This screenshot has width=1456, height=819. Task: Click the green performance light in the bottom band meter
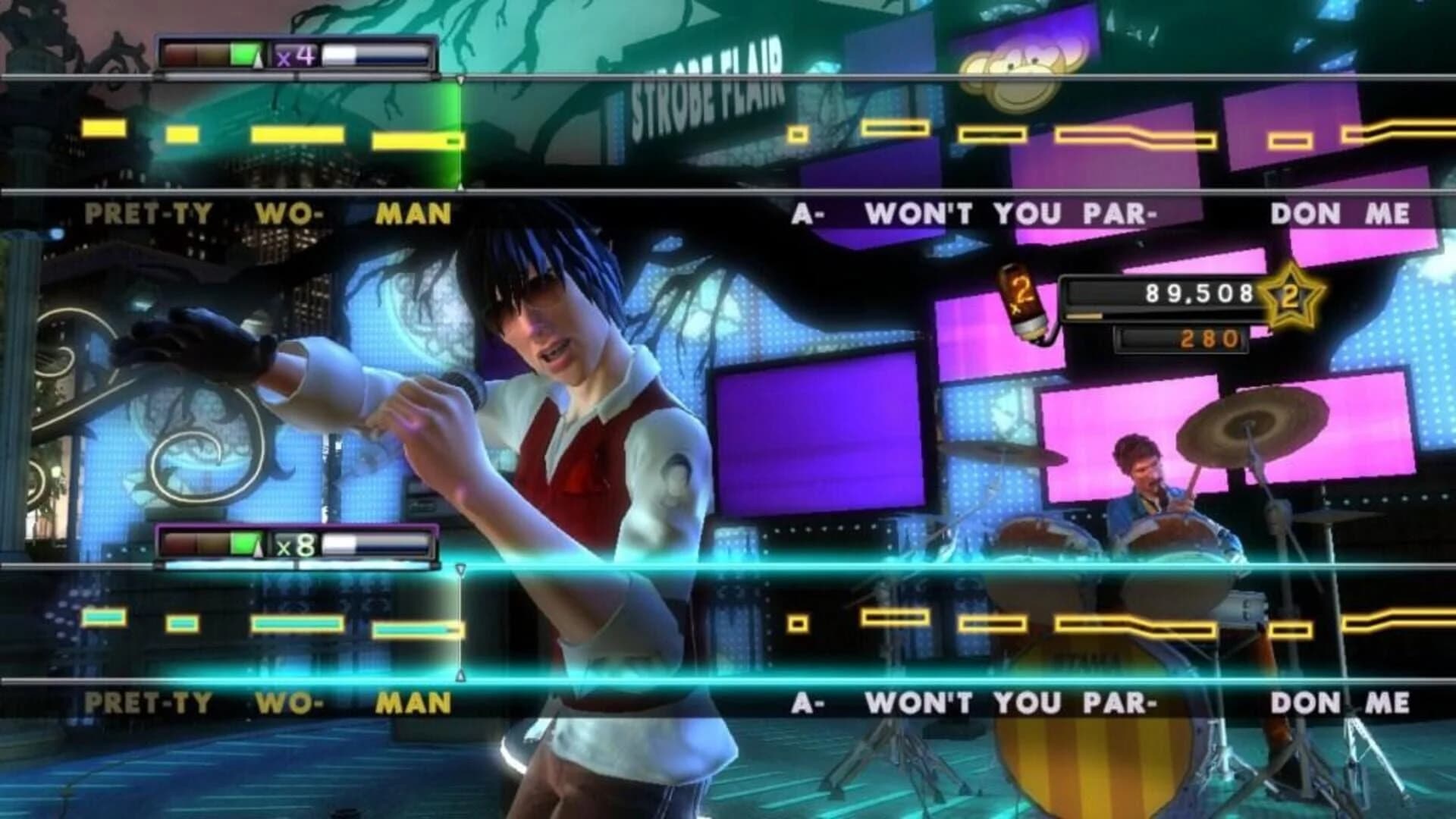coord(243,546)
